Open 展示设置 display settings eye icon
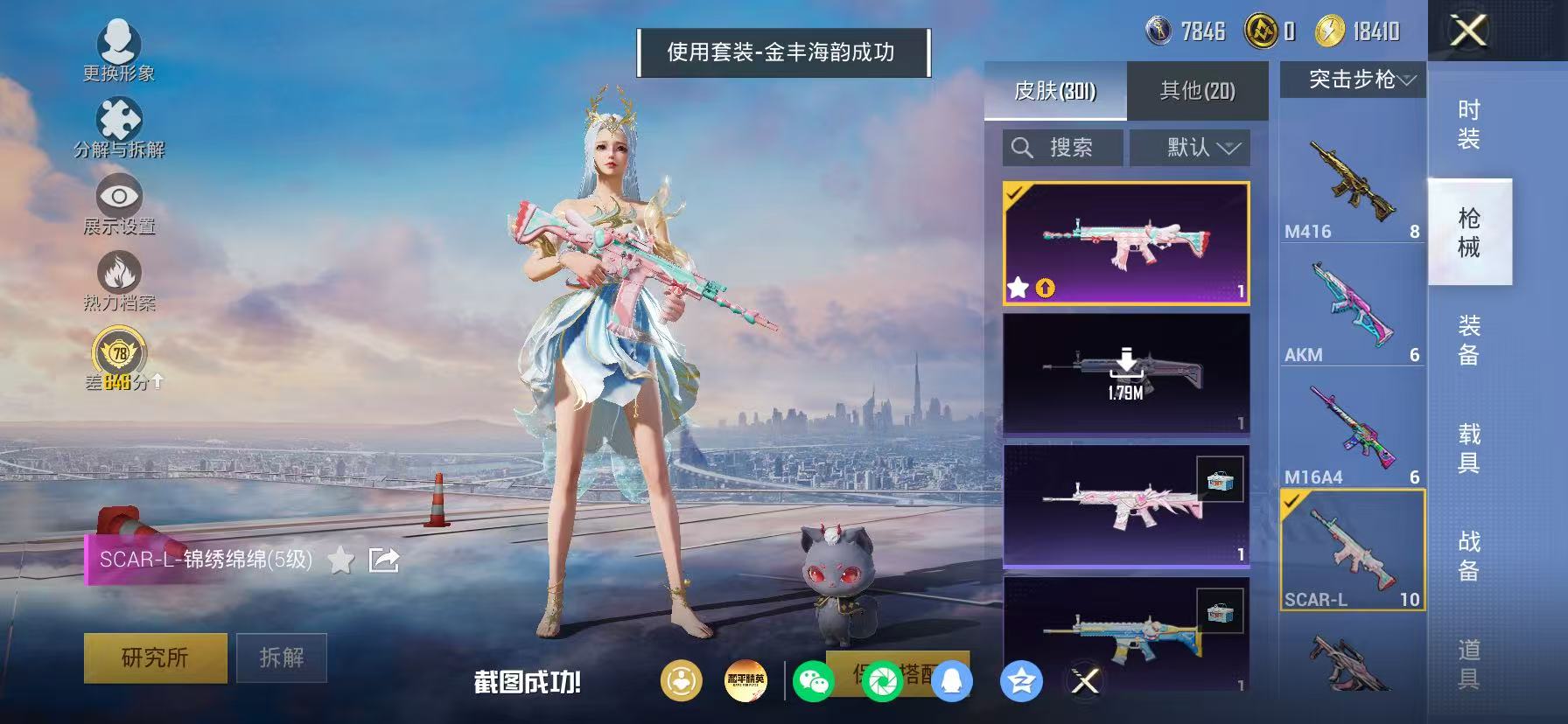The image size is (1568, 724). [x=119, y=197]
